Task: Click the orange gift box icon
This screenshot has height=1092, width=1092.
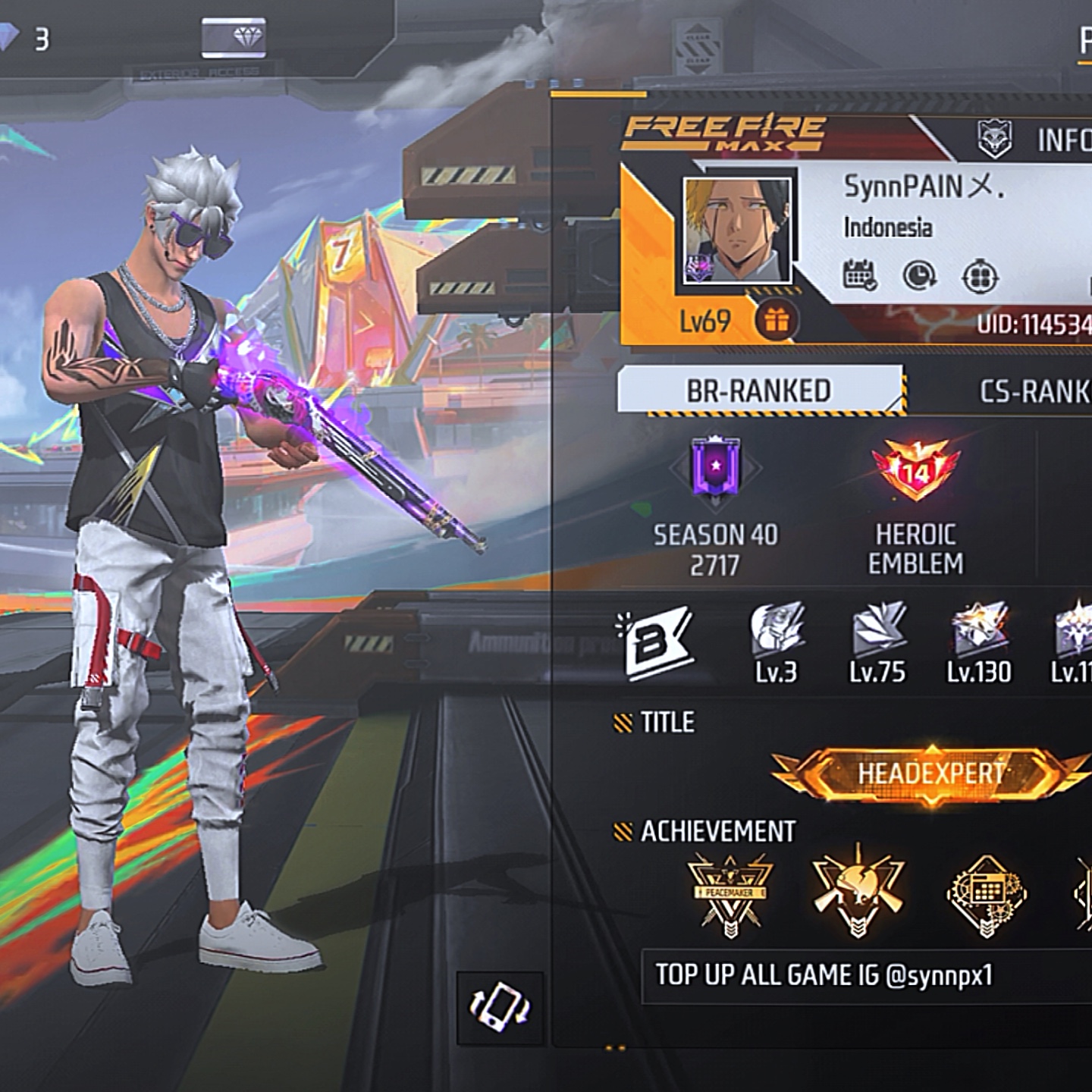Action: coord(775,321)
